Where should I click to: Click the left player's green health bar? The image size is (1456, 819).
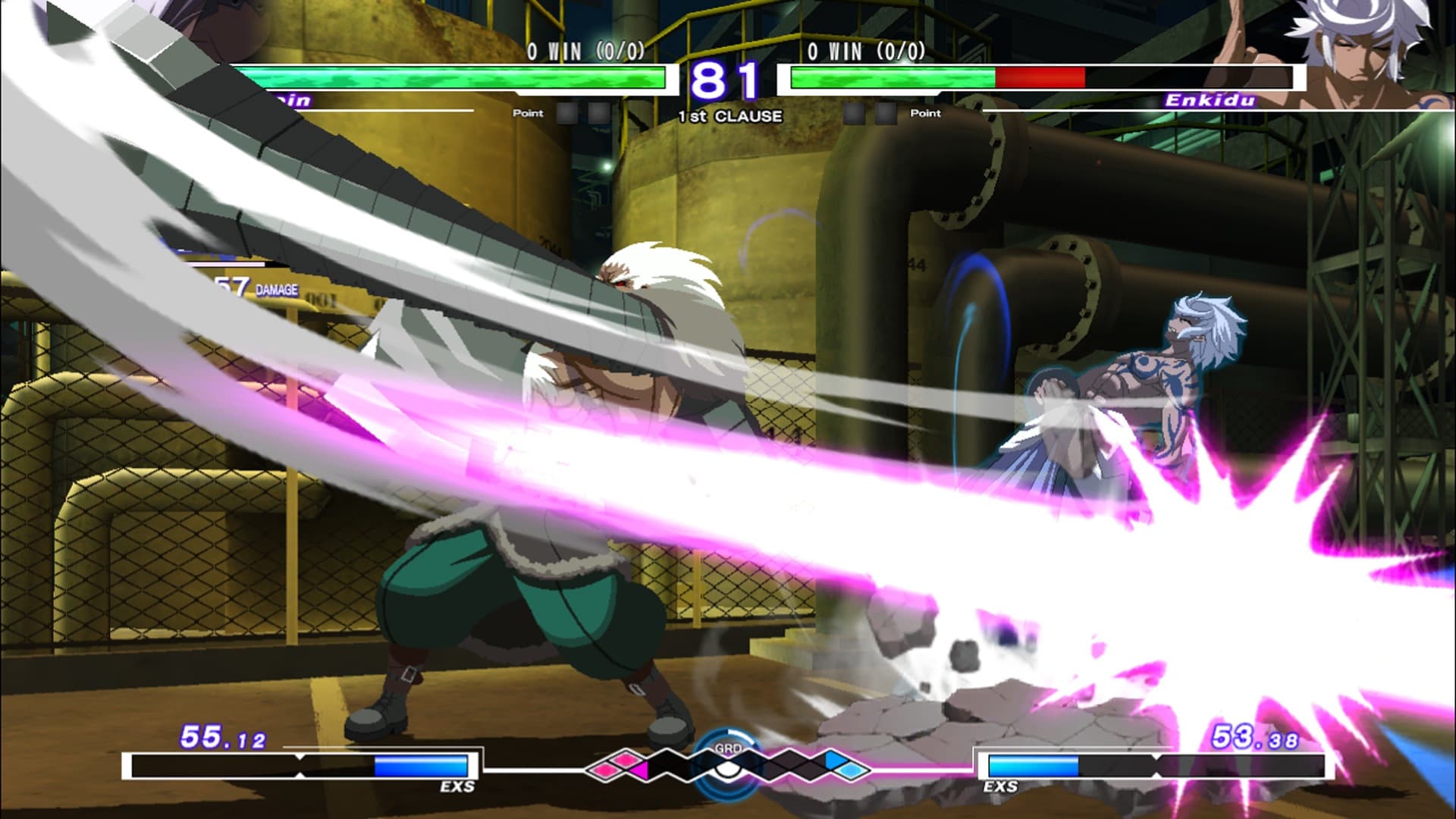pos(455,78)
